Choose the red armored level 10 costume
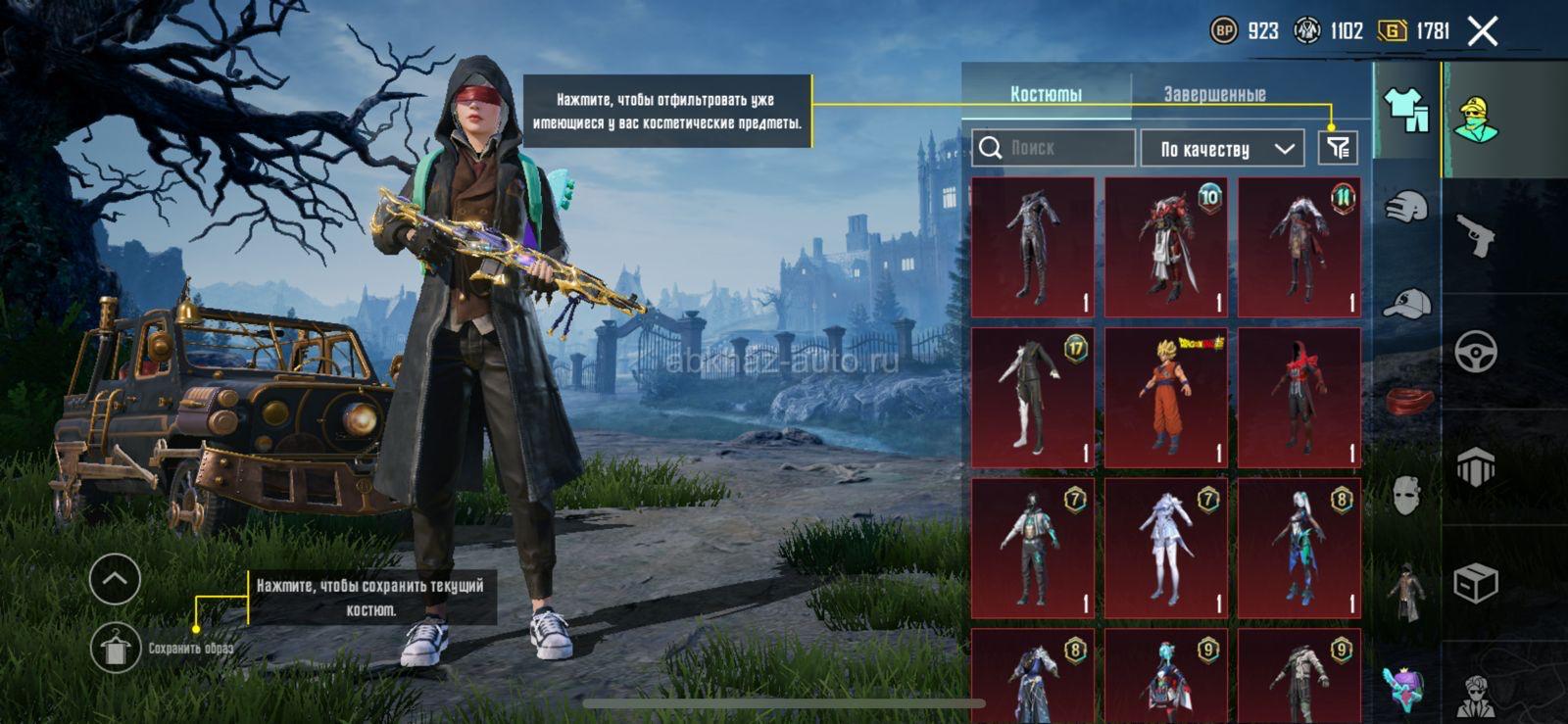1568x724 pixels. 1166,247
